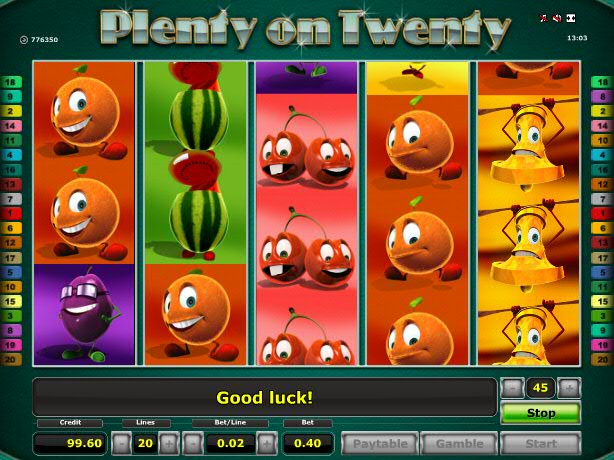The height and width of the screenshot is (460, 614).
Task: Open the Paytable
Action: click(380, 443)
